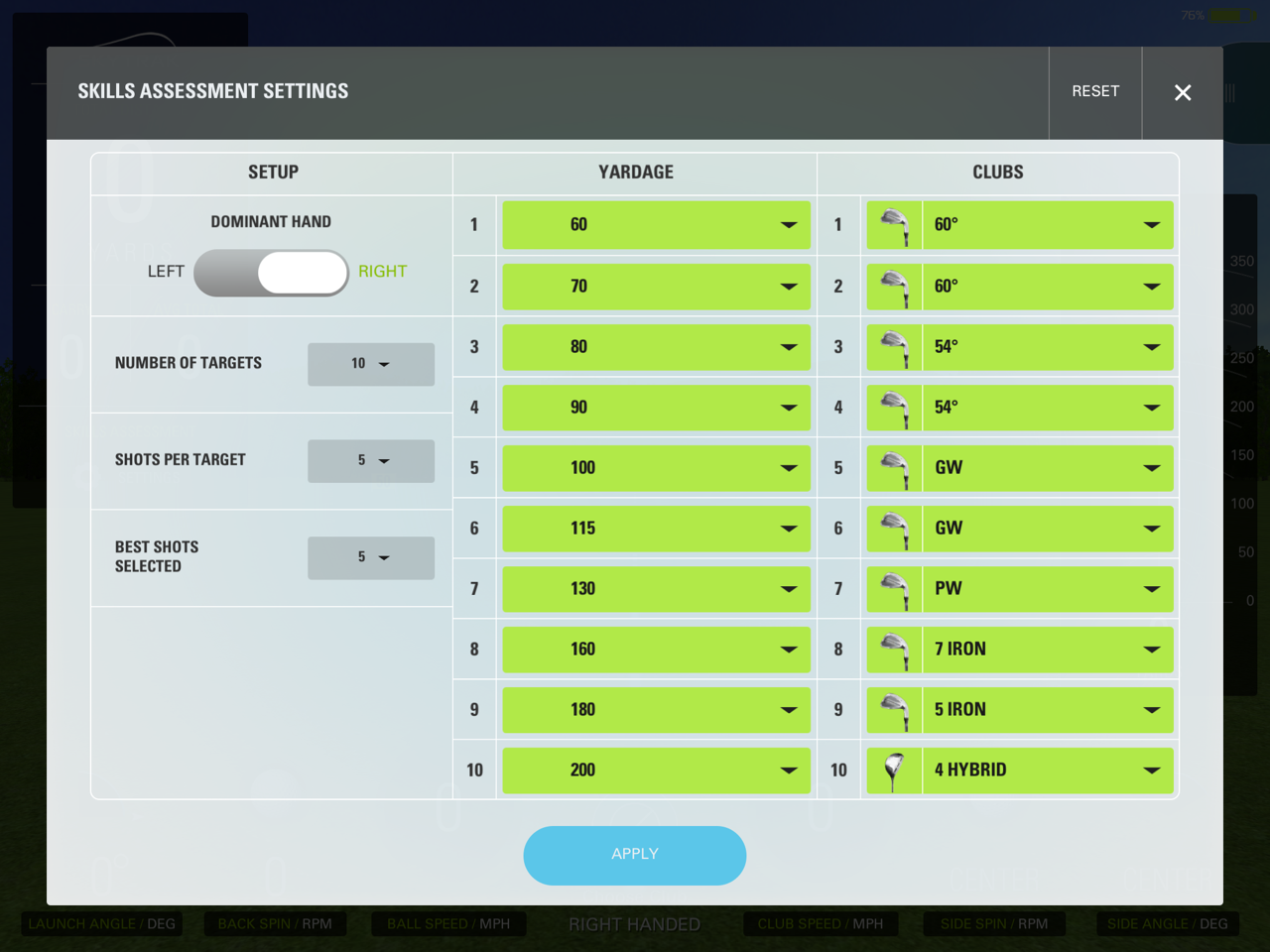Open the PW club dropdown
The width and height of the screenshot is (1270, 952).
1046,589
